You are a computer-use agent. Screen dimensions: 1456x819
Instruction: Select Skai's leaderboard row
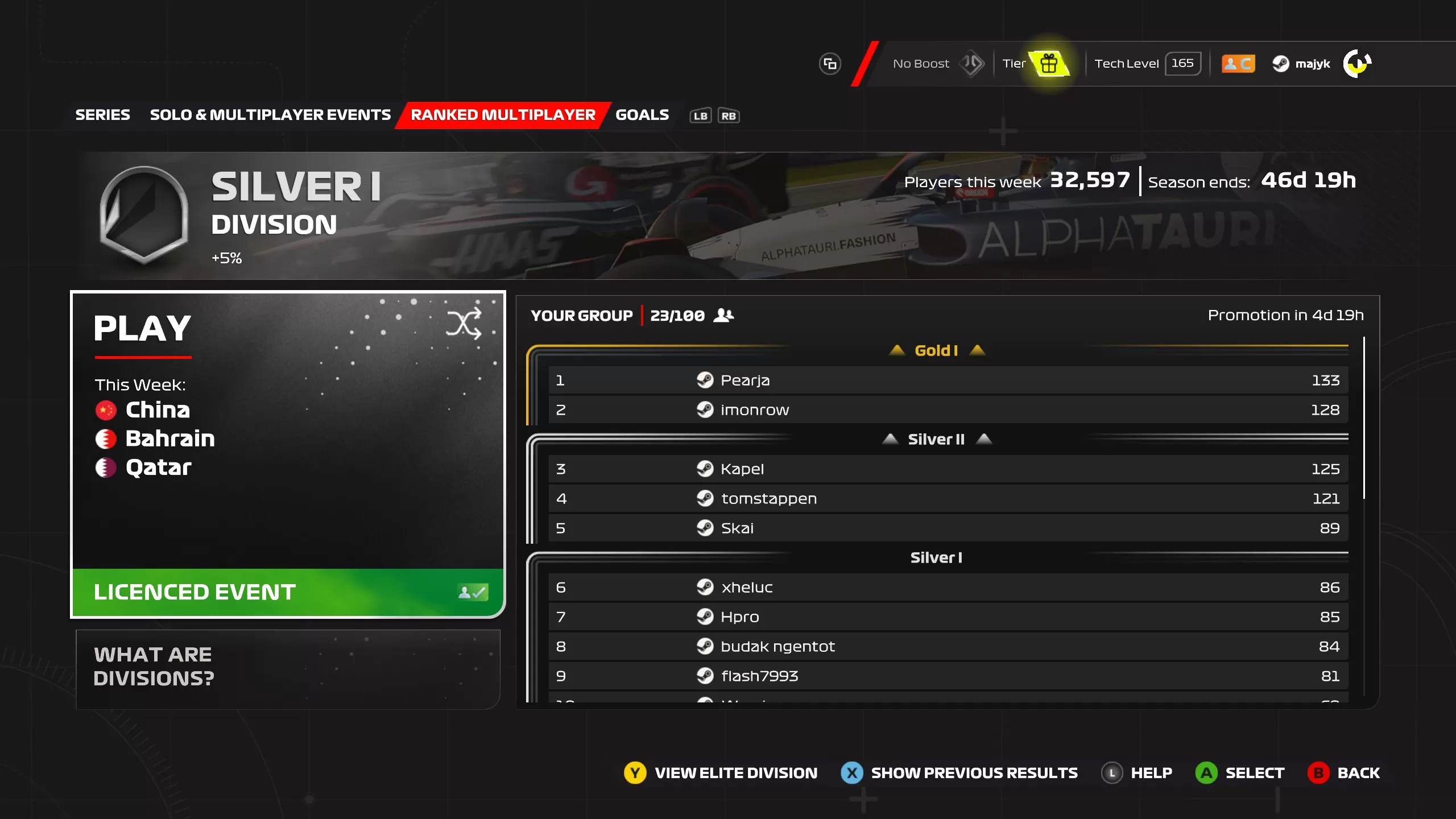click(x=948, y=528)
